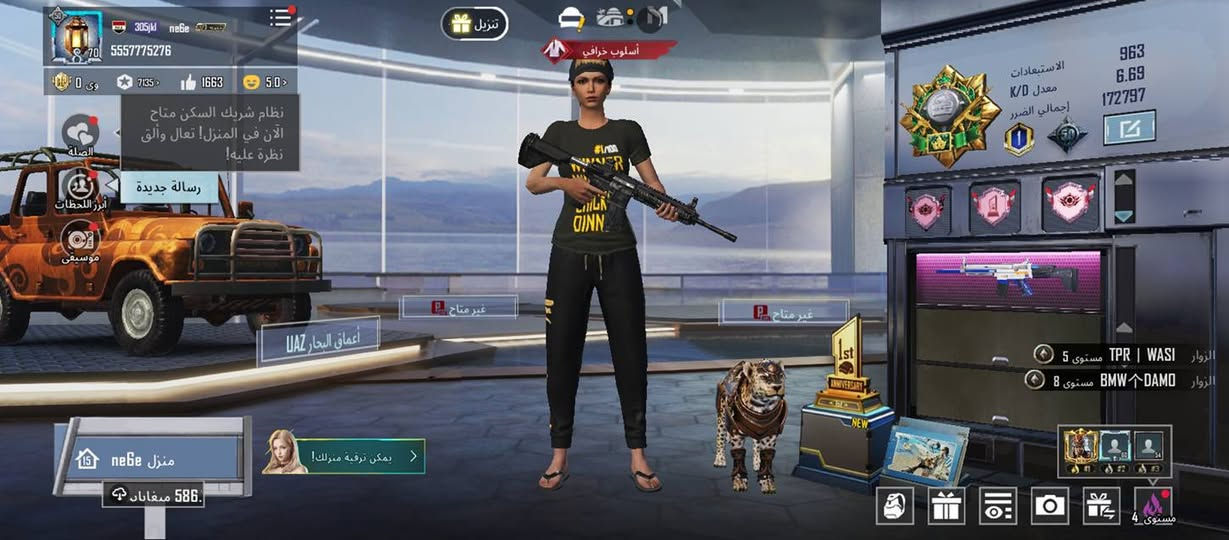Open the helmet inventory icon

pyautogui.click(x=895, y=505)
